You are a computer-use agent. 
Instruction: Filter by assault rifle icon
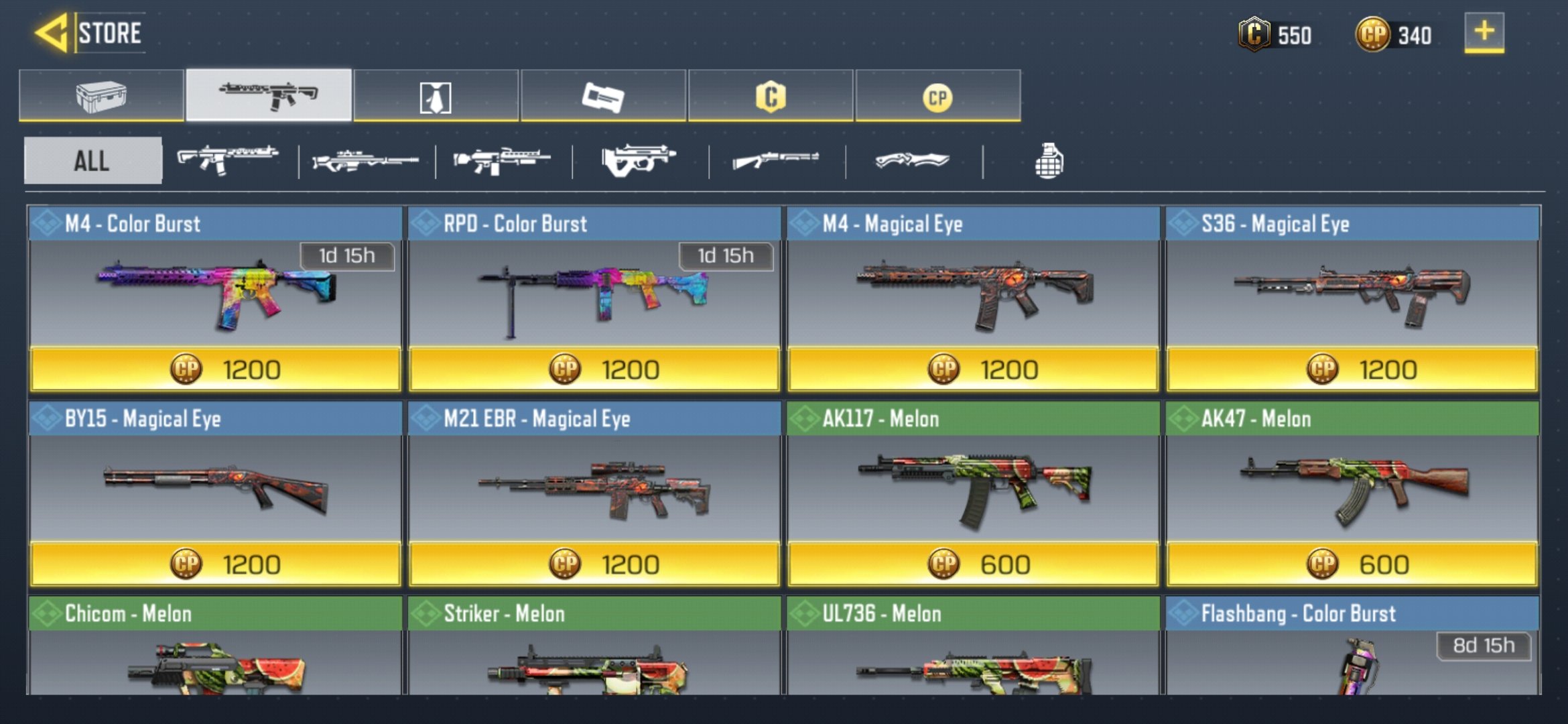tap(228, 160)
